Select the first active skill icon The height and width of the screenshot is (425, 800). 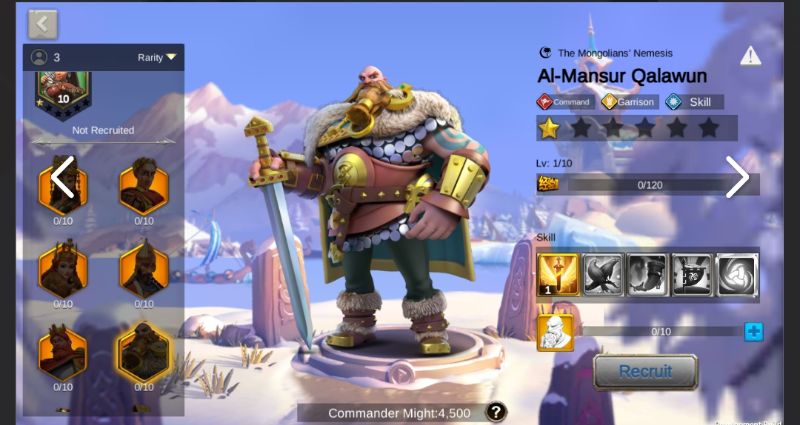pyautogui.click(x=556, y=275)
